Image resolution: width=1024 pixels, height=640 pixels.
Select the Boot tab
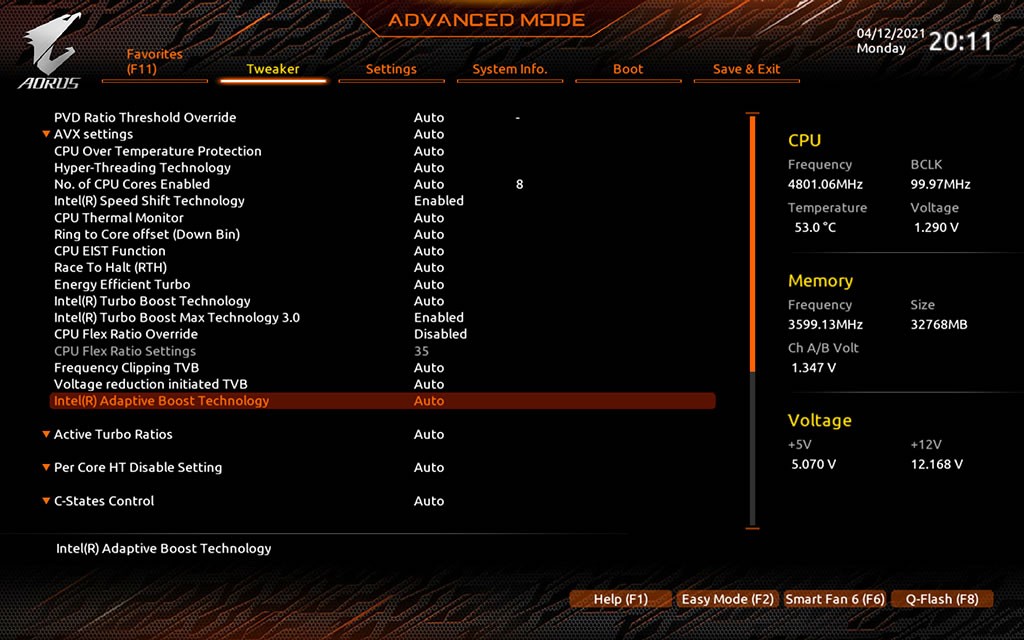[x=628, y=69]
